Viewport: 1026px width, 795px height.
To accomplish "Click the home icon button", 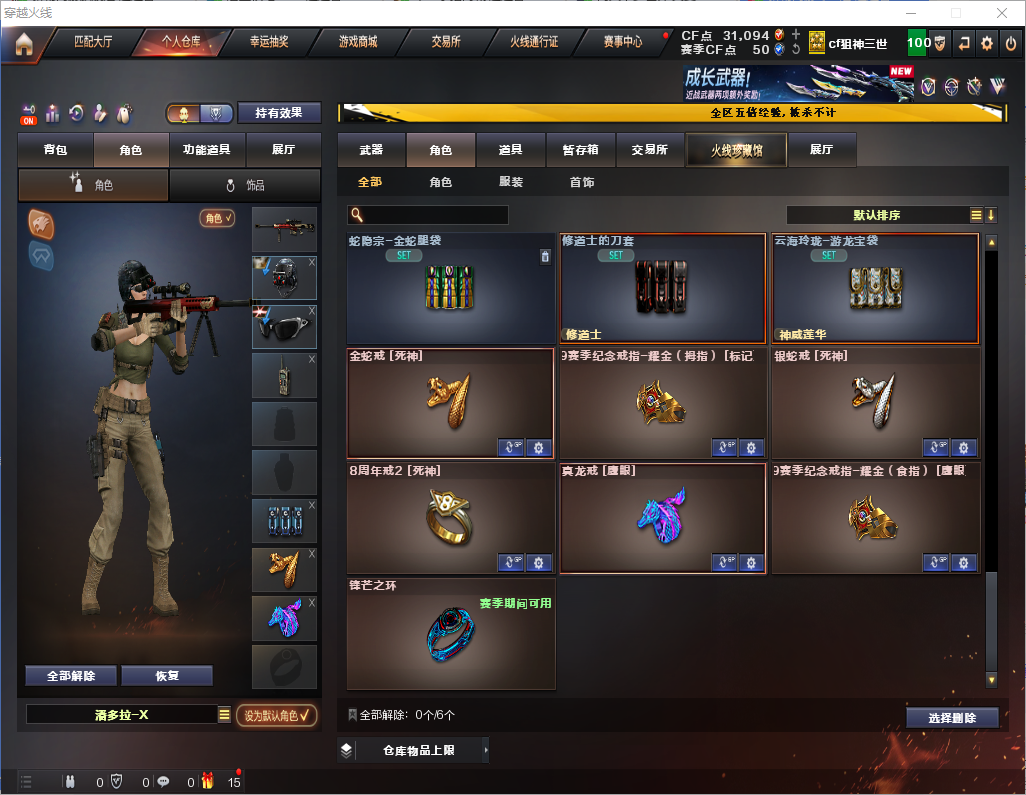I will (x=23, y=43).
